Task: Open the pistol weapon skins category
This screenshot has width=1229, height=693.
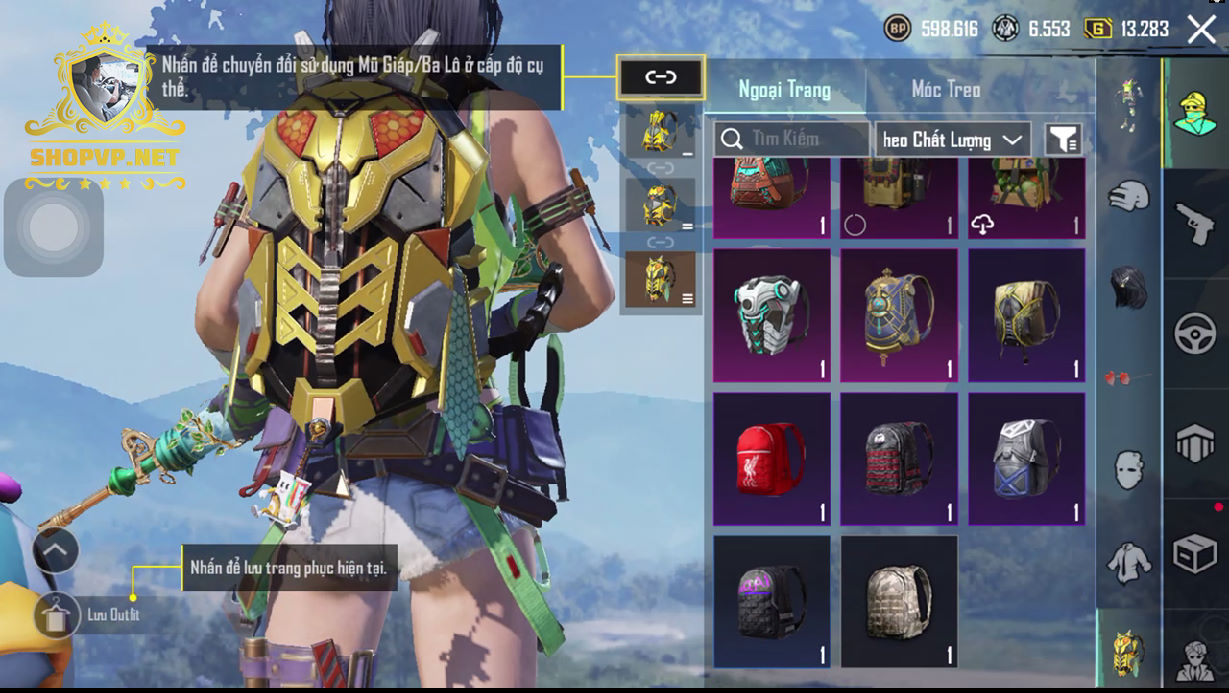Action: click(x=1195, y=224)
